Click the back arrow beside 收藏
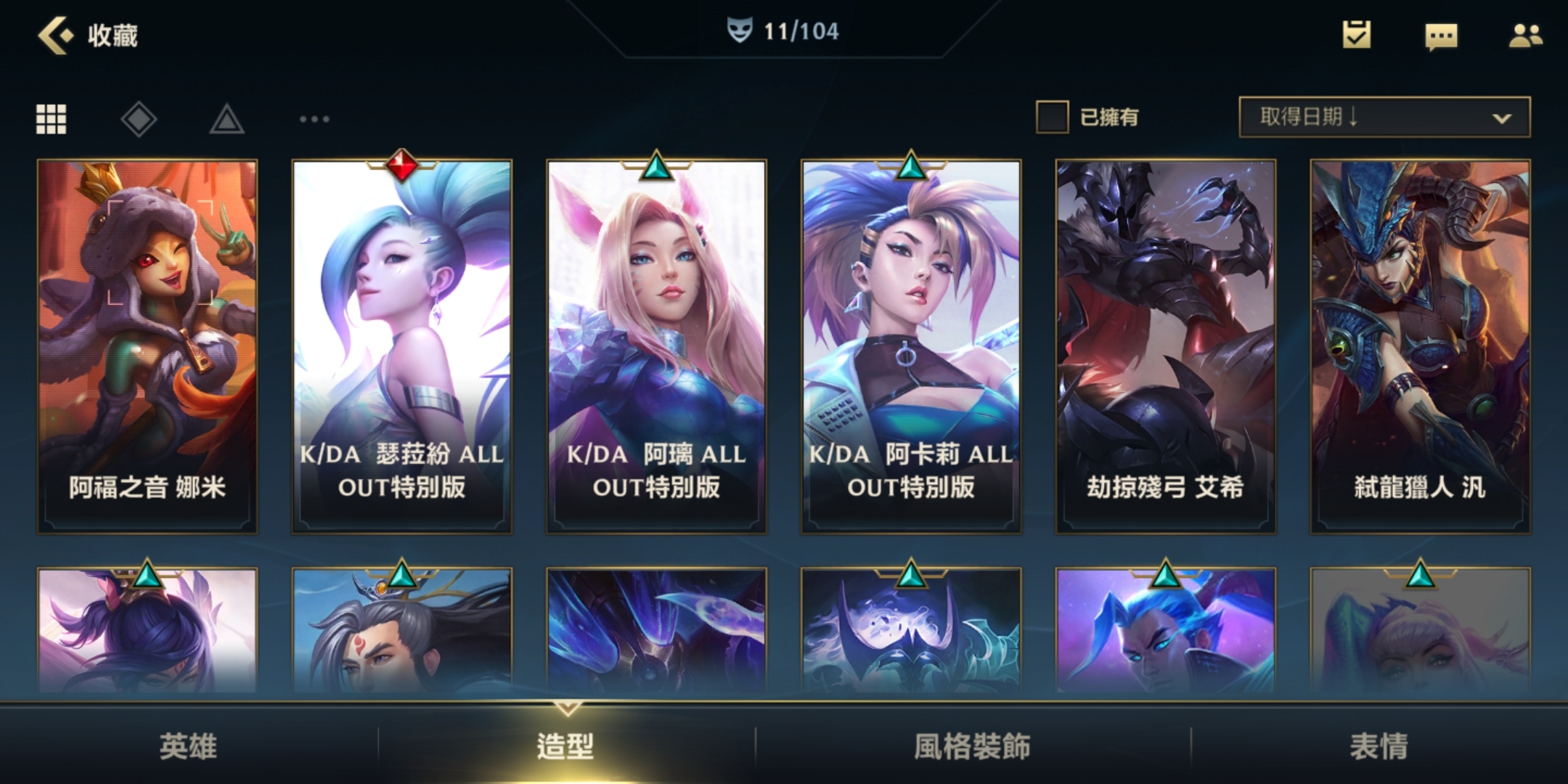1568x784 pixels. [x=54, y=33]
